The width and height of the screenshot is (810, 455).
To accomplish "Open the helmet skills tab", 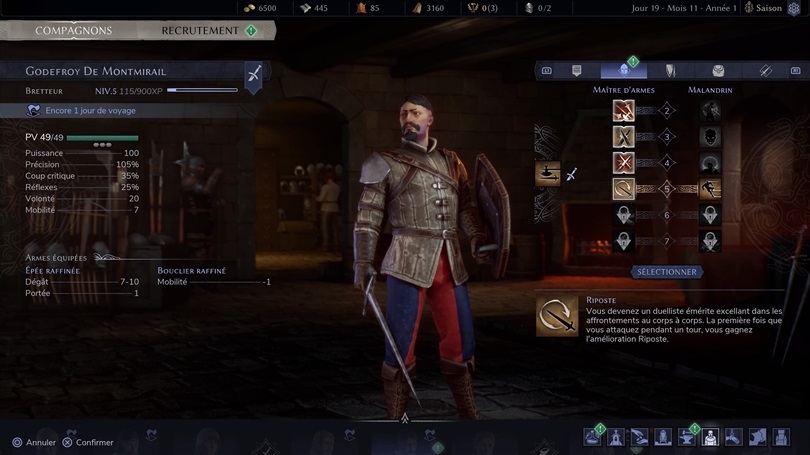I will coord(624,71).
